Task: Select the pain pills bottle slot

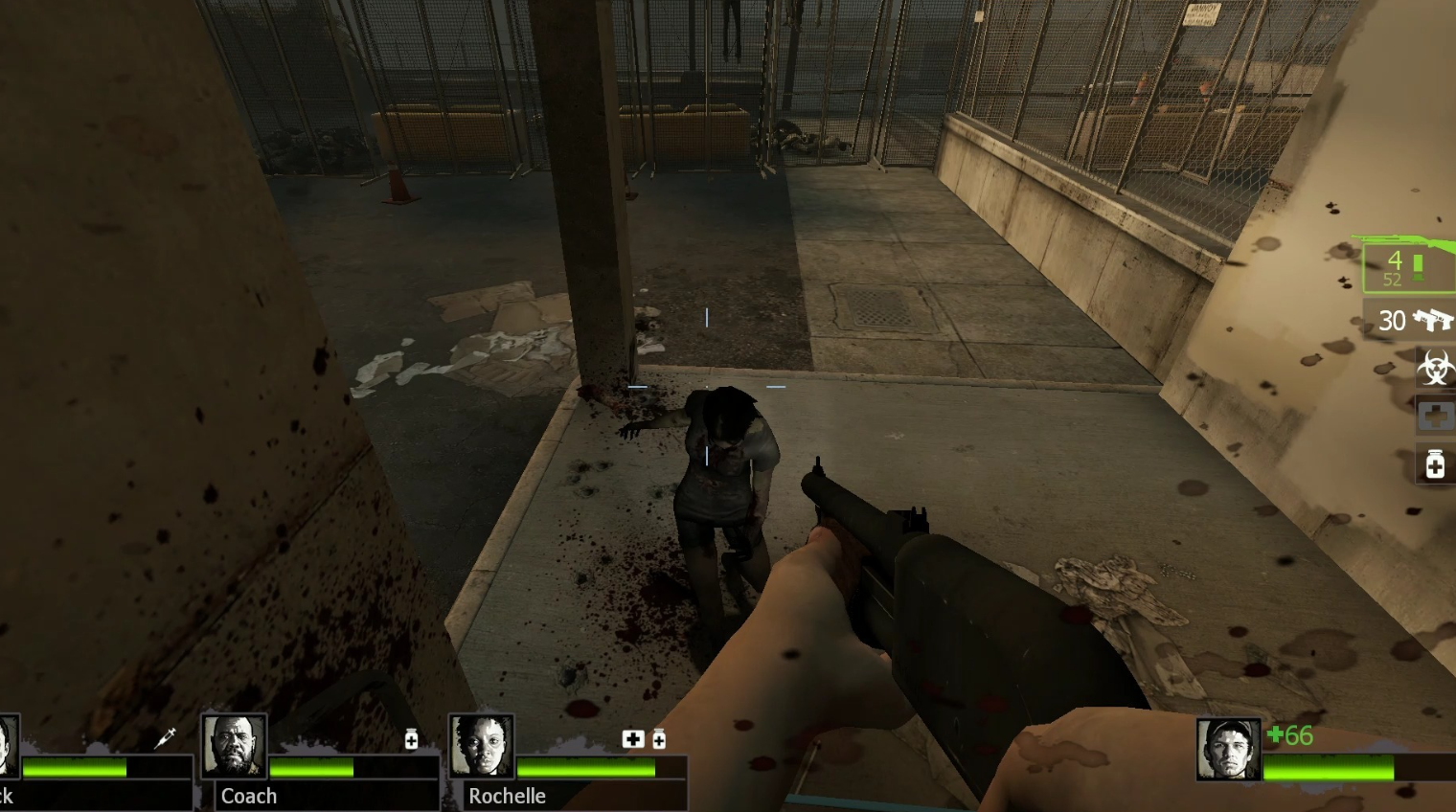Action: pos(1434,465)
